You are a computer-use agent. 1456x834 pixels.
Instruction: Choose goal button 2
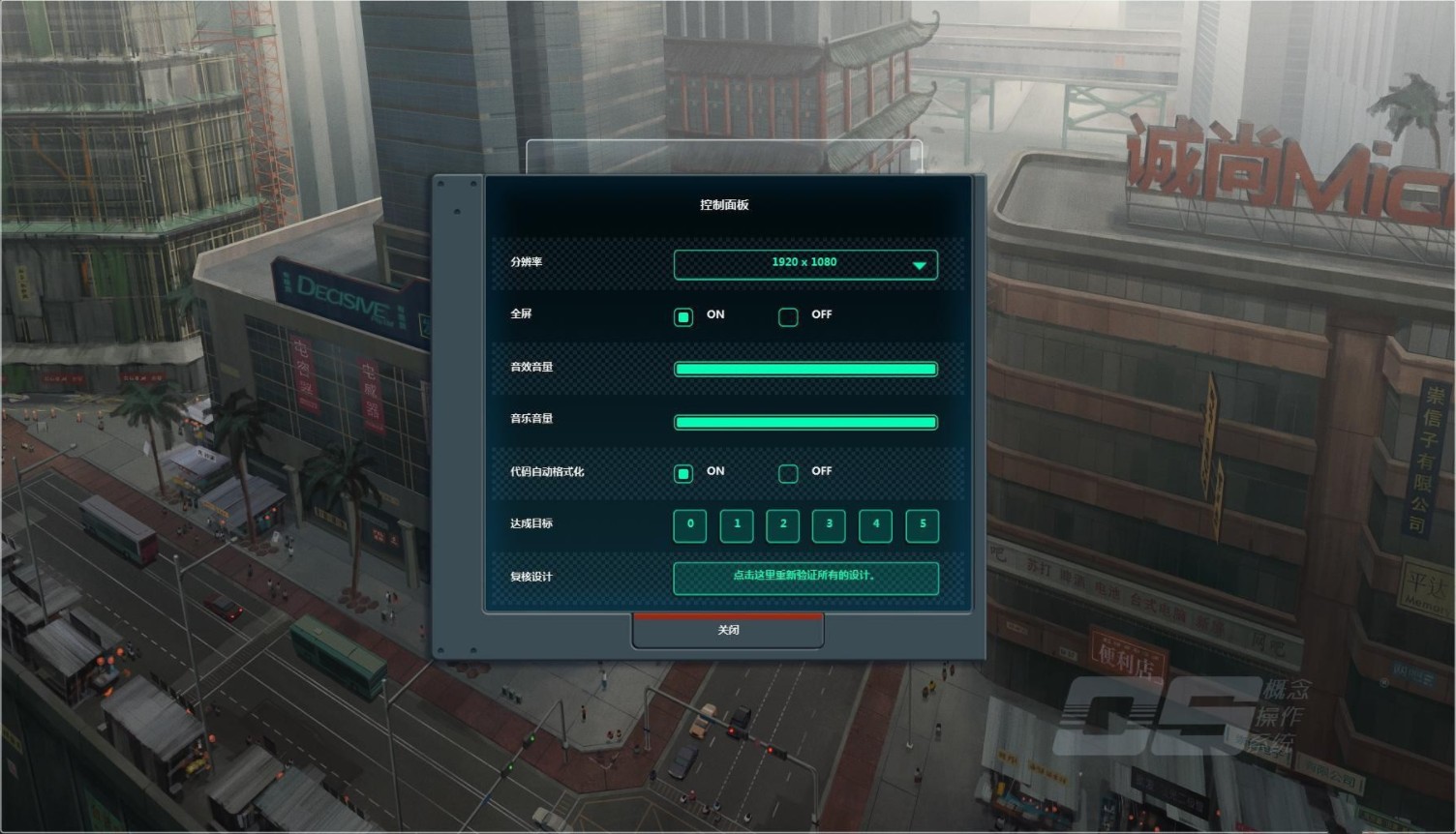783,525
